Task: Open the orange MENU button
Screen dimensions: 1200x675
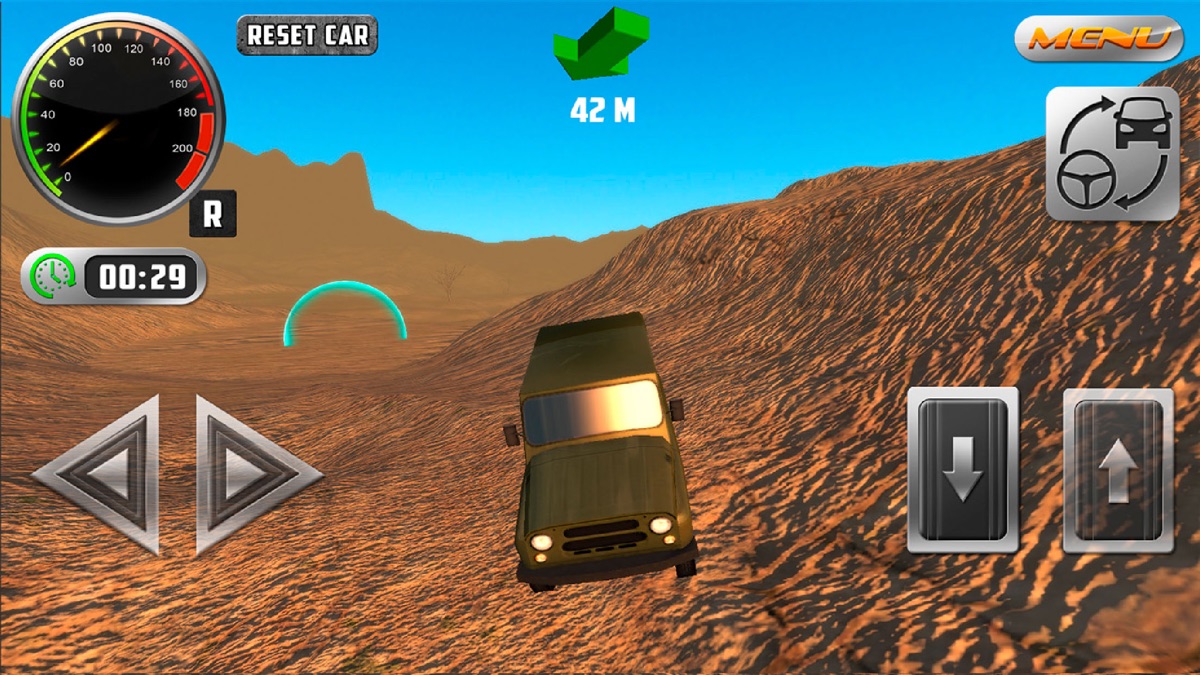Action: 1098,38
